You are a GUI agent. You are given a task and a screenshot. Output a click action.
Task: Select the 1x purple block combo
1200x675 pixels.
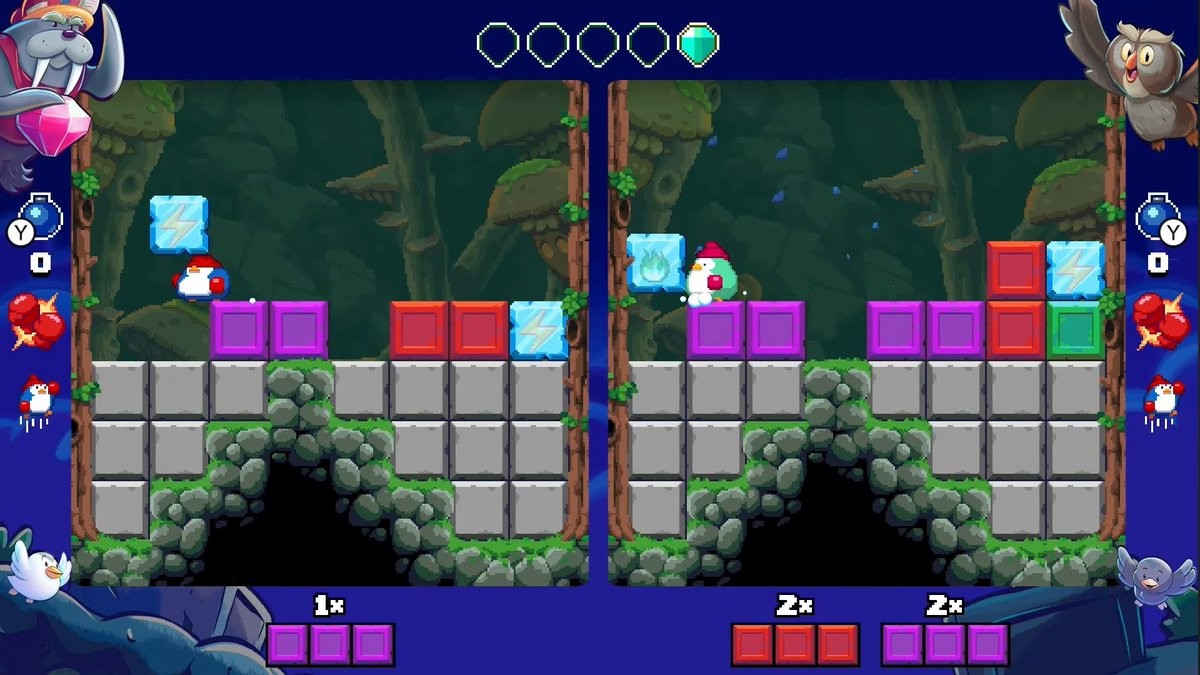pyautogui.click(x=330, y=644)
